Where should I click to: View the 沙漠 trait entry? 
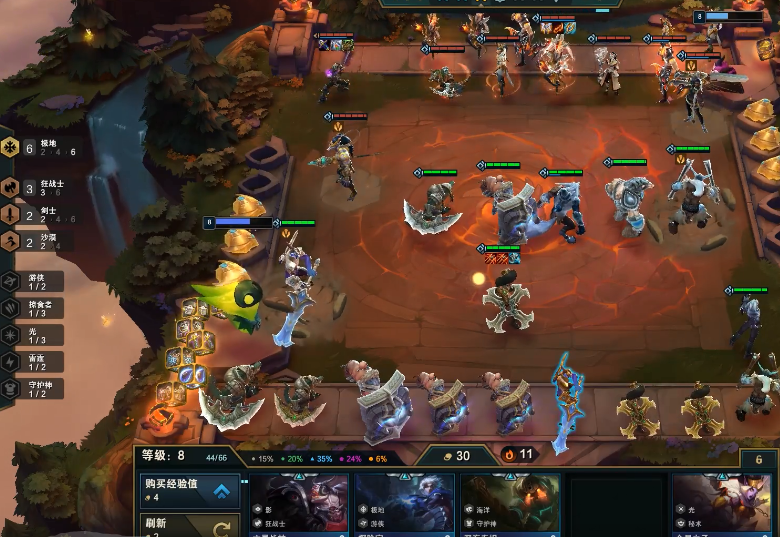(x=38, y=241)
